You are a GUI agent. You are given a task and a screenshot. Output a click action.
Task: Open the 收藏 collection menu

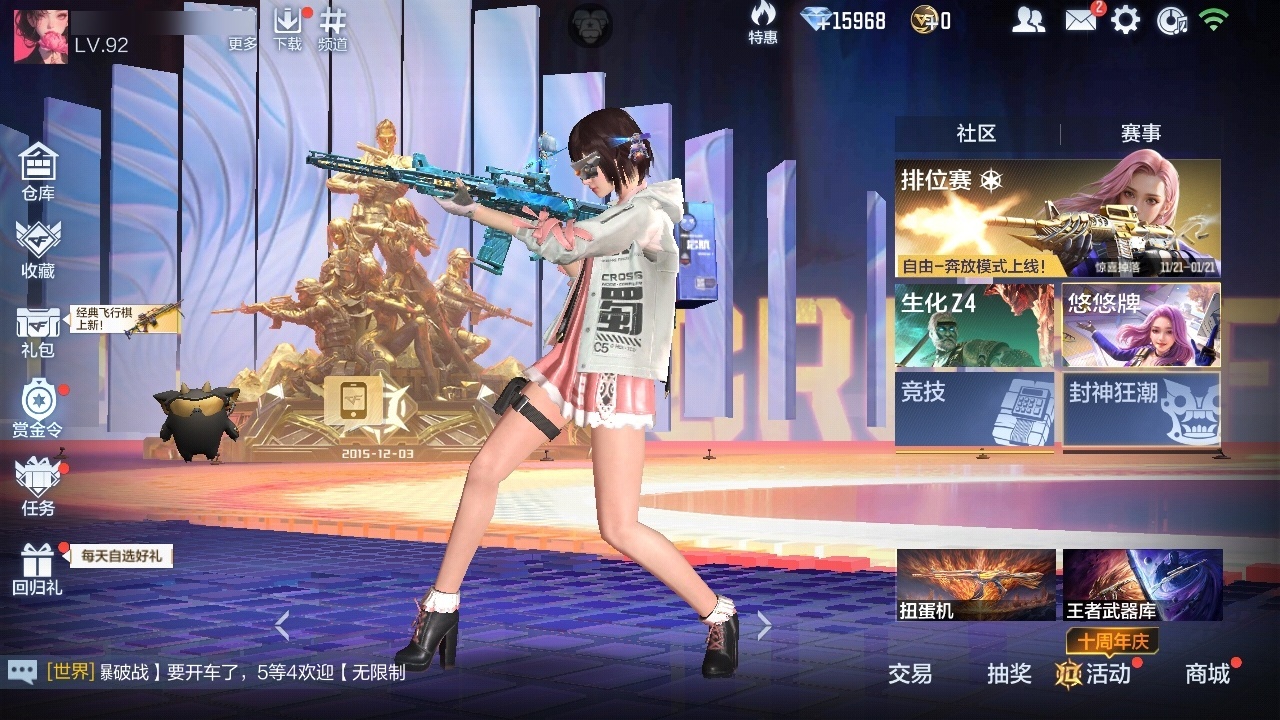(x=38, y=249)
